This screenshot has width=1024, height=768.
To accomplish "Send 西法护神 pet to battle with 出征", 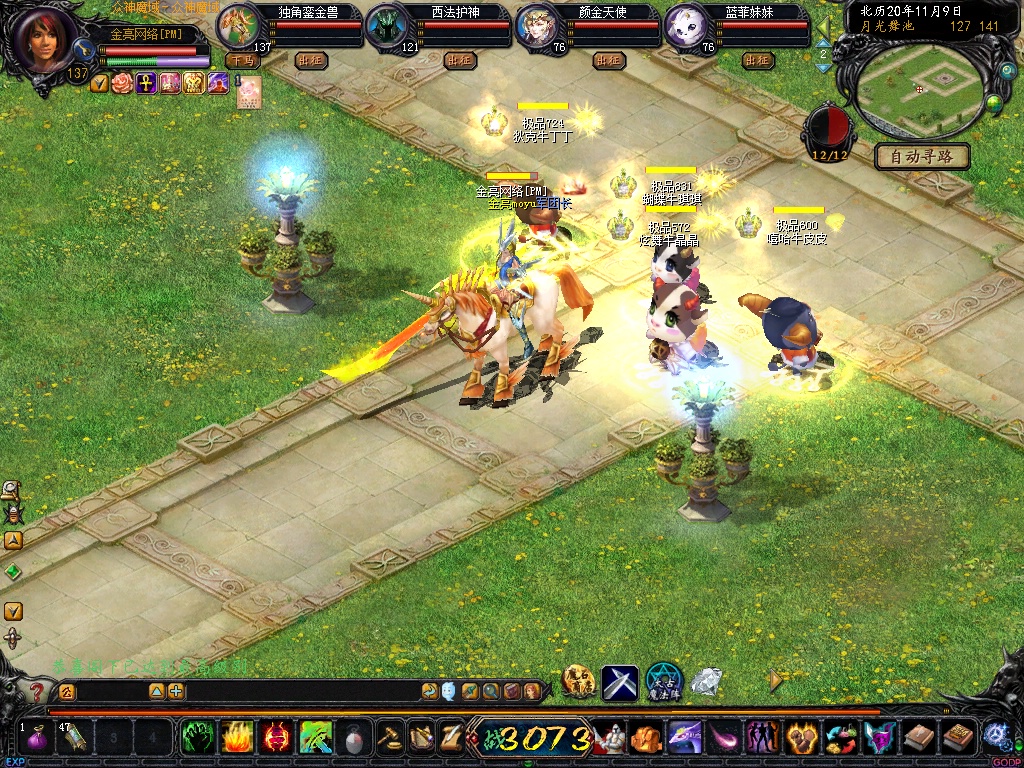I will (460, 61).
